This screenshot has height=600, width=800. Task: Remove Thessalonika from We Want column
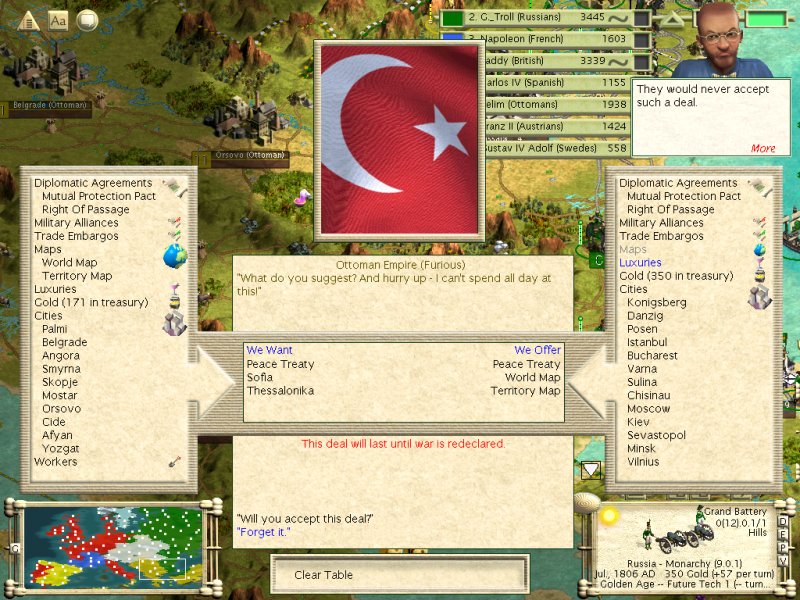pyautogui.click(x=280, y=391)
